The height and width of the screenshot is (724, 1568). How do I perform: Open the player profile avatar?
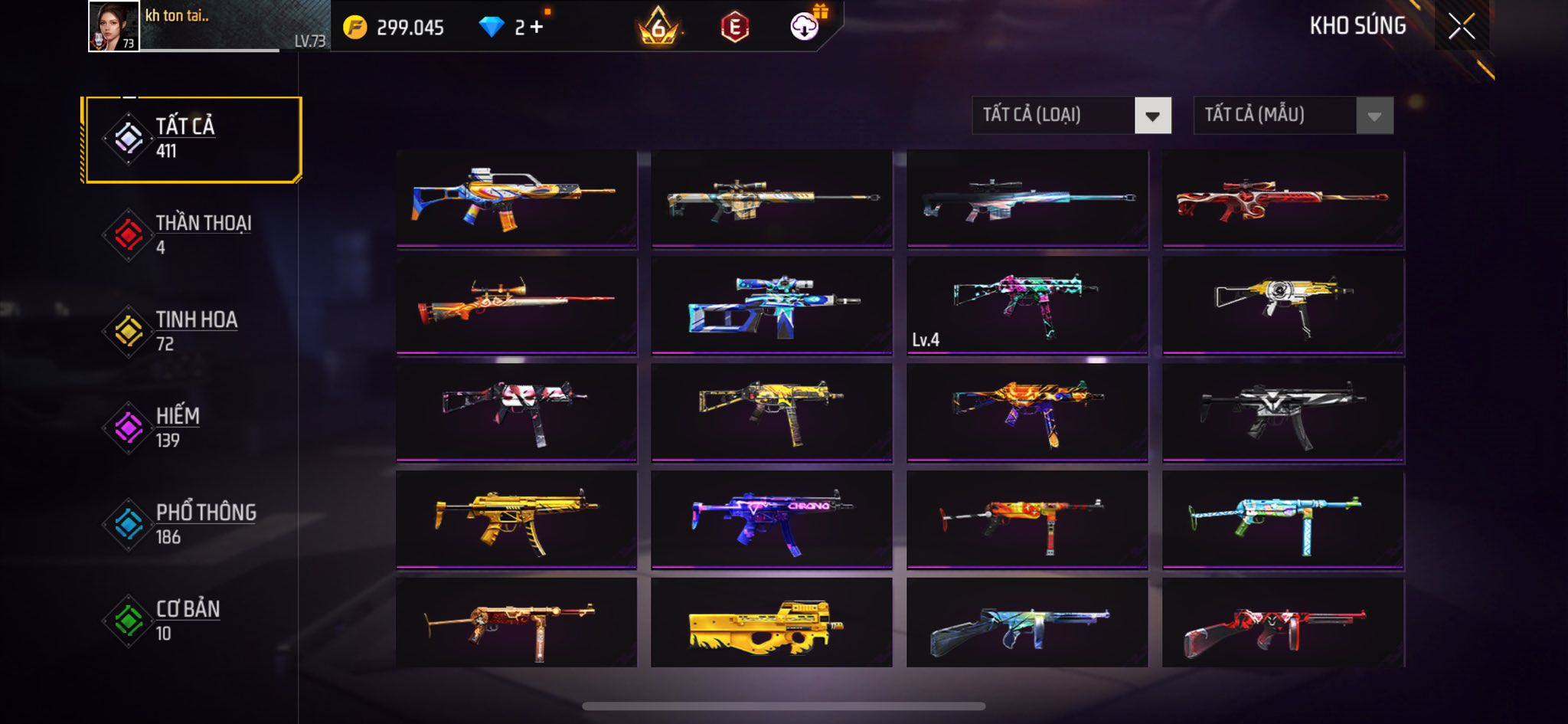pyautogui.click(x=114, y=26)
